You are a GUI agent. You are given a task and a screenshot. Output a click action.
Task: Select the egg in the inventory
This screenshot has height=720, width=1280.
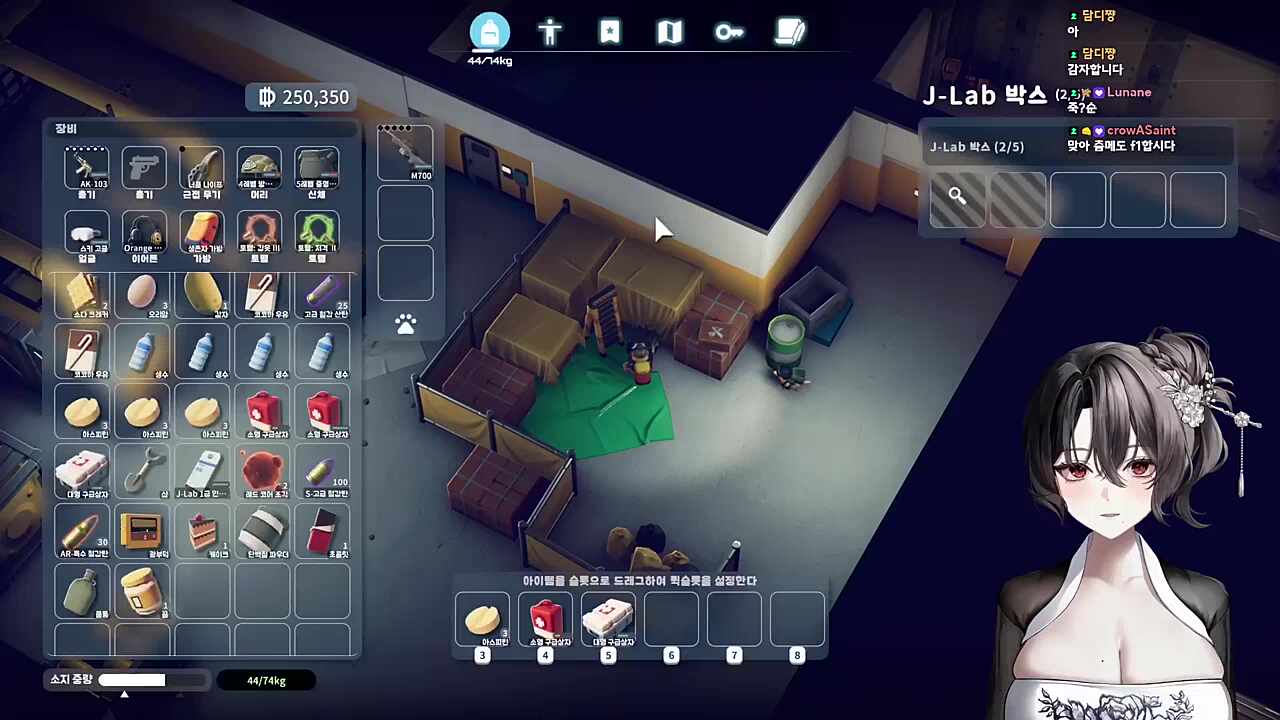(x=142, y=294)
